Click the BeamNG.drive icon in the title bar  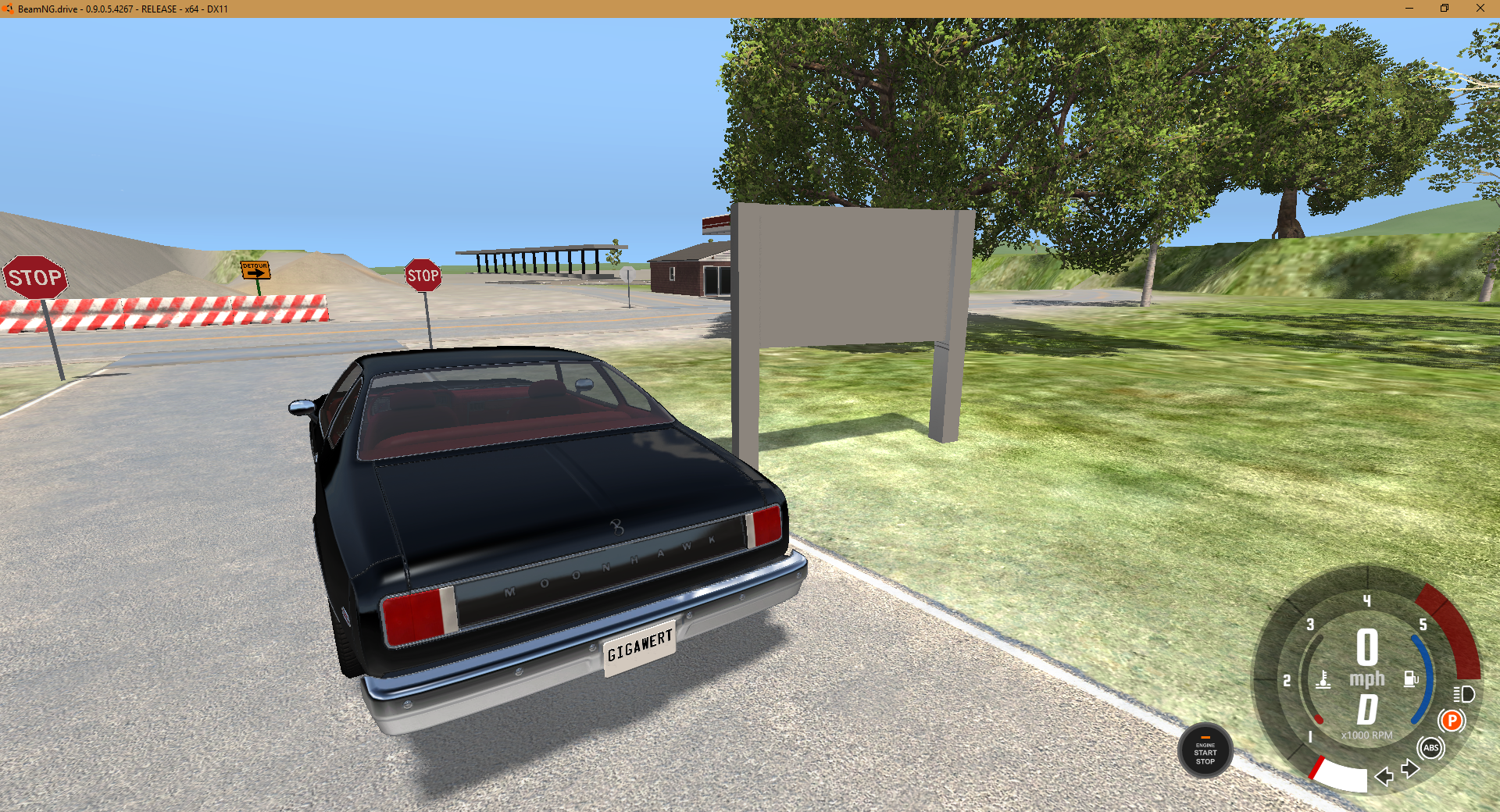7,8
